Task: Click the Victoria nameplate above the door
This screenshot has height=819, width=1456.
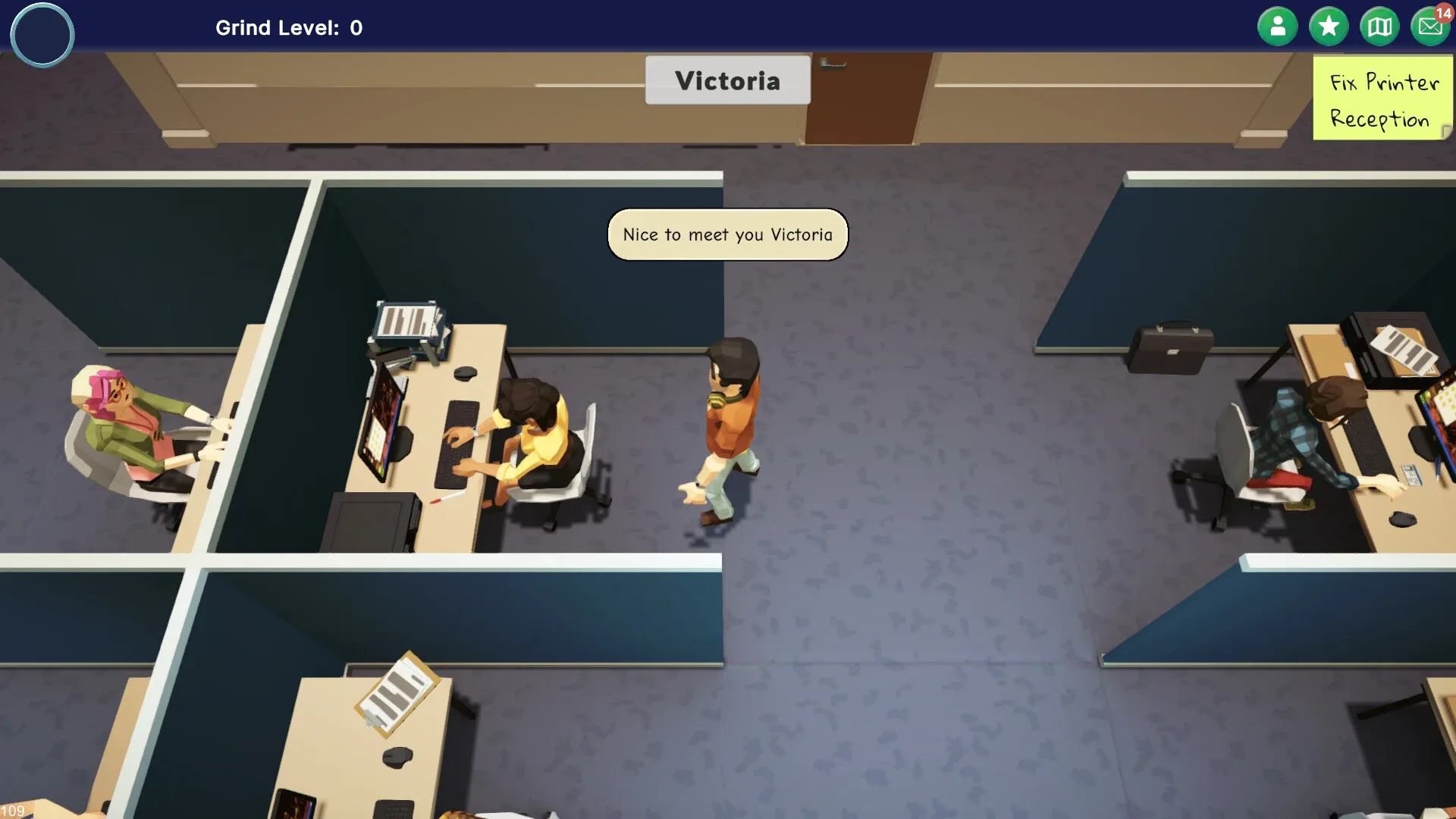Action: (726, 80)
